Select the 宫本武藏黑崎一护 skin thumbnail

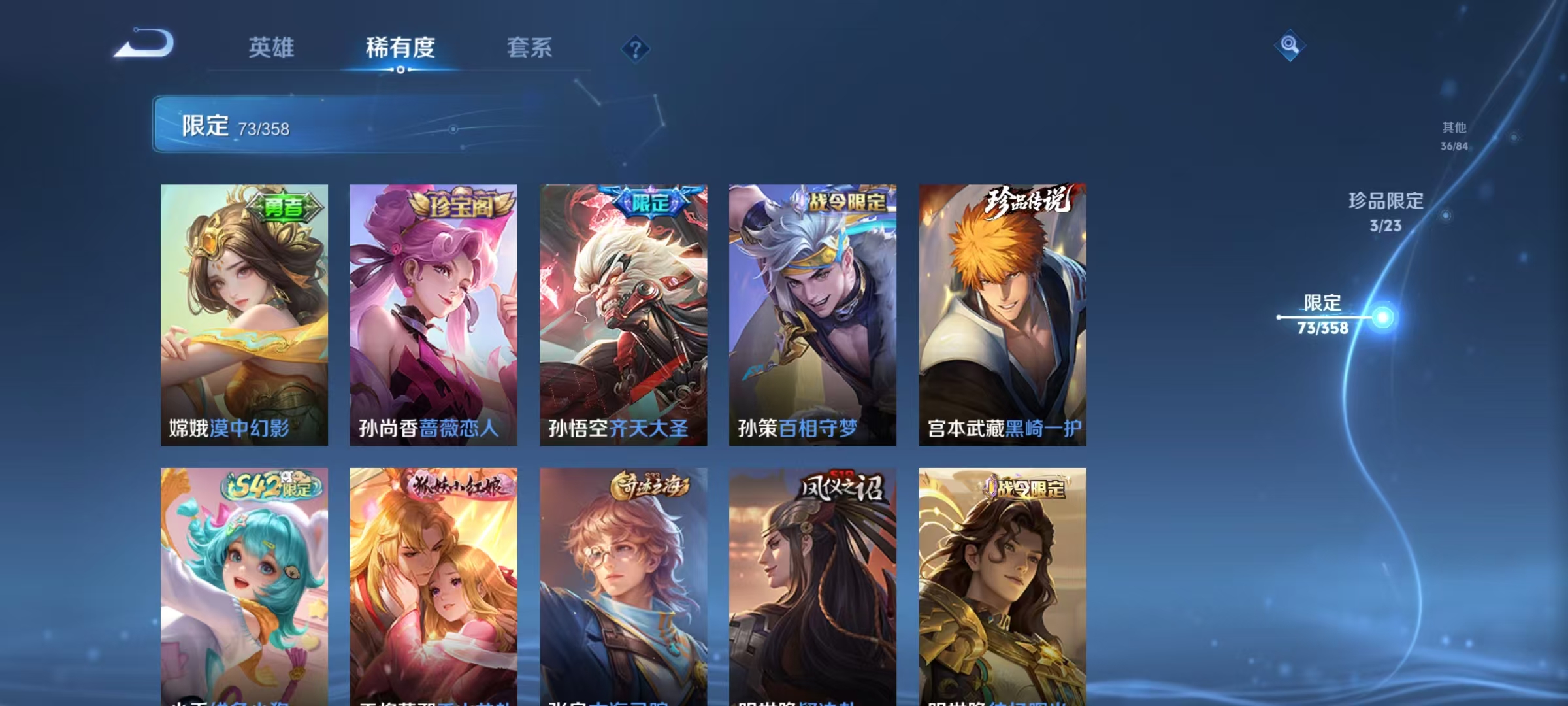tap(1001, 314)
